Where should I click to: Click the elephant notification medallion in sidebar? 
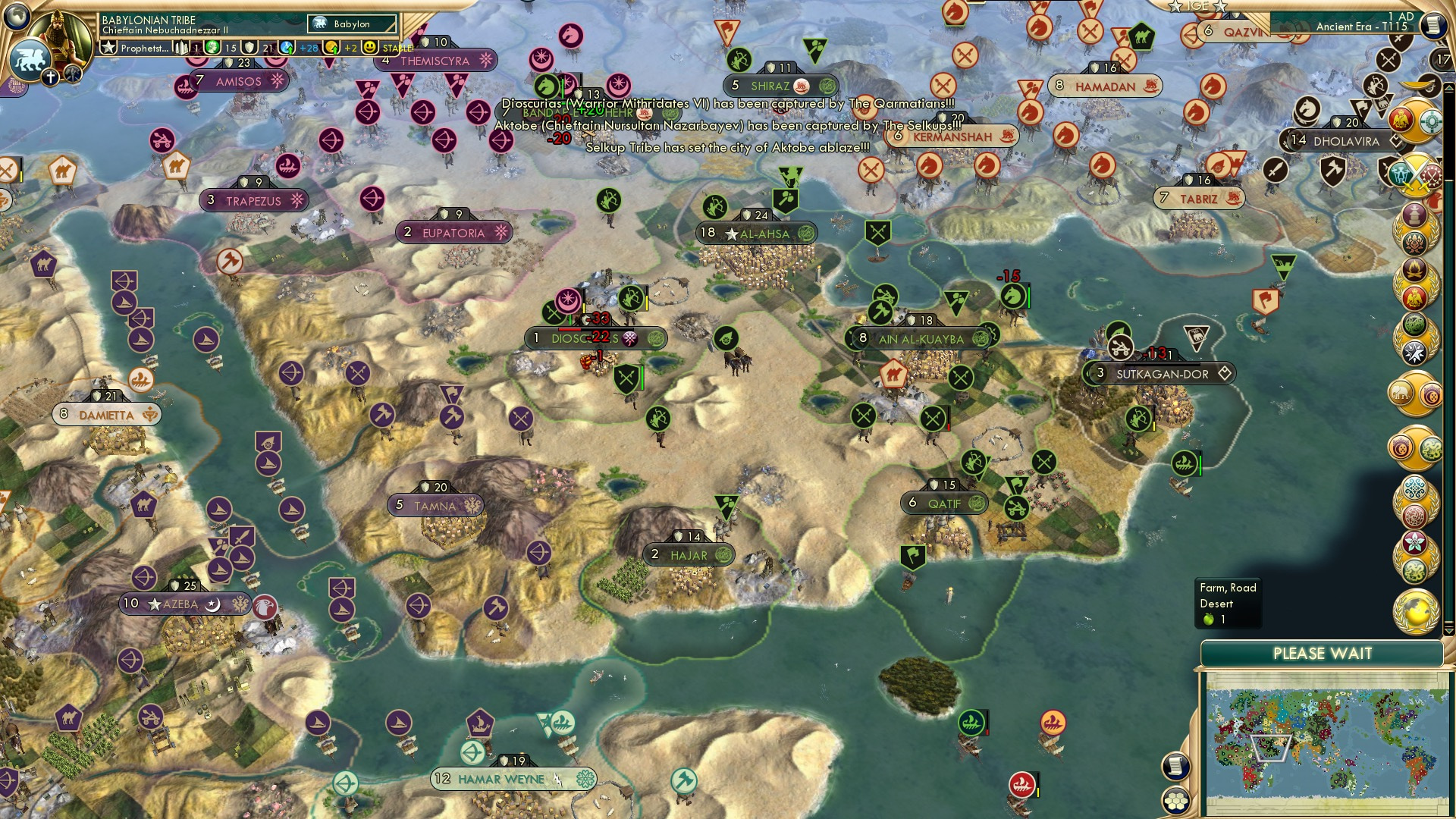coord(1401,391)
